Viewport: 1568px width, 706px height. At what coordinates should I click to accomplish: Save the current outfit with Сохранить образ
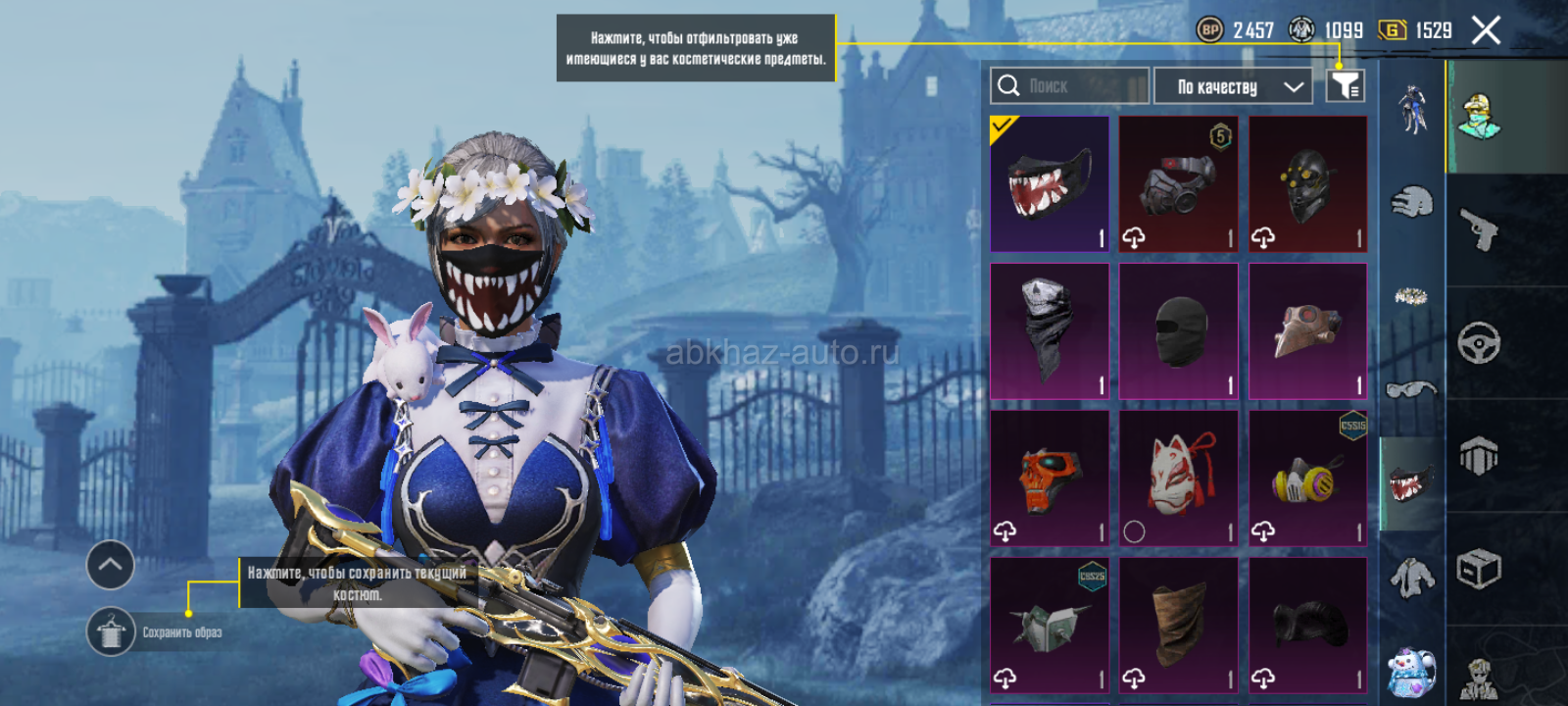click(111, 632)
